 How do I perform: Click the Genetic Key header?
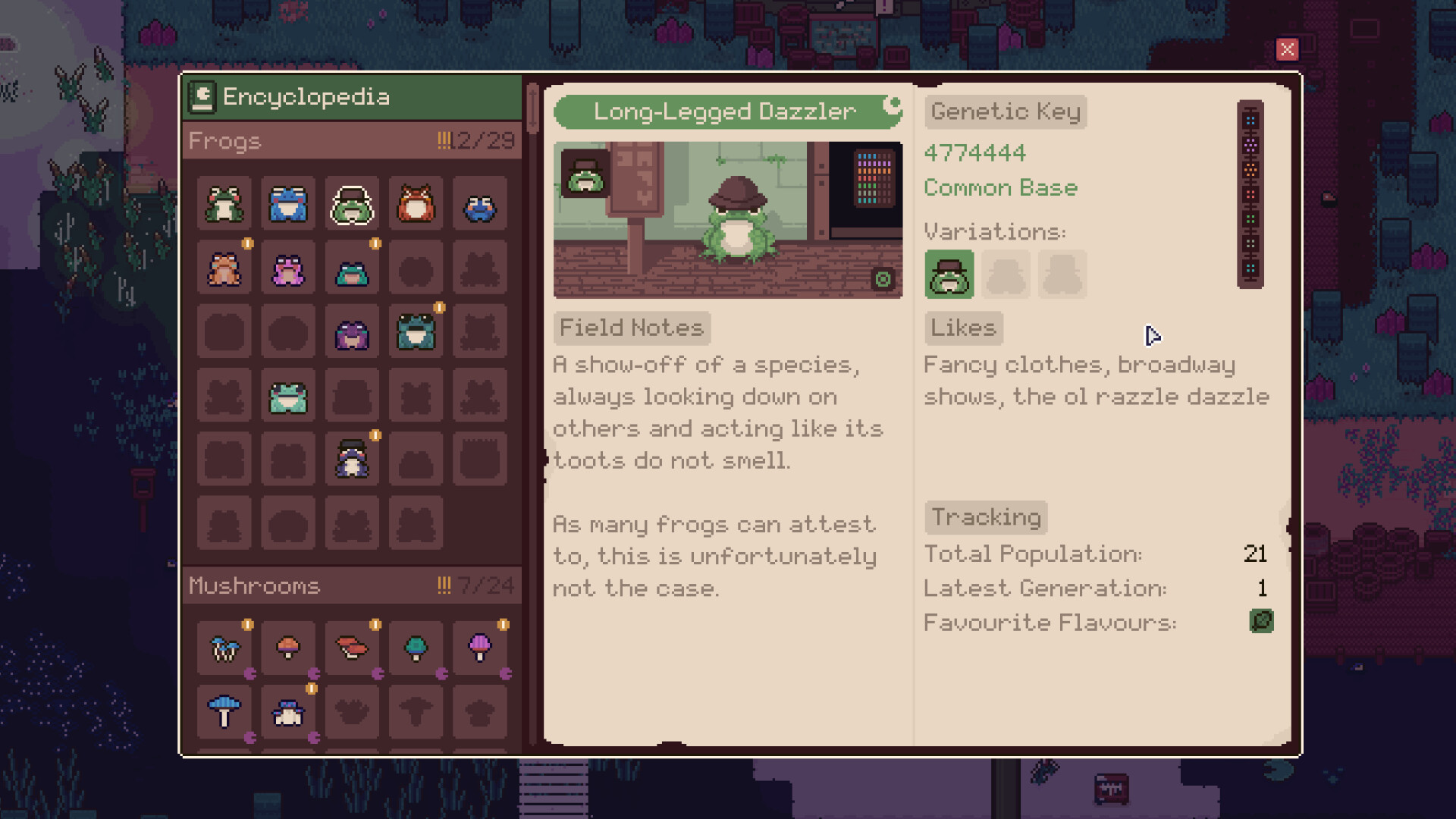pos(1005,111)
